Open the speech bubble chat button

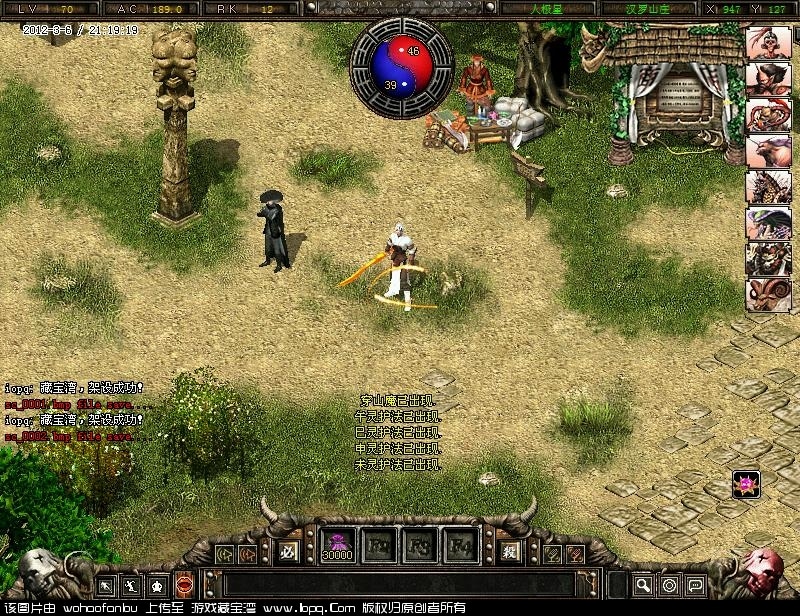[x=695, y=584]
